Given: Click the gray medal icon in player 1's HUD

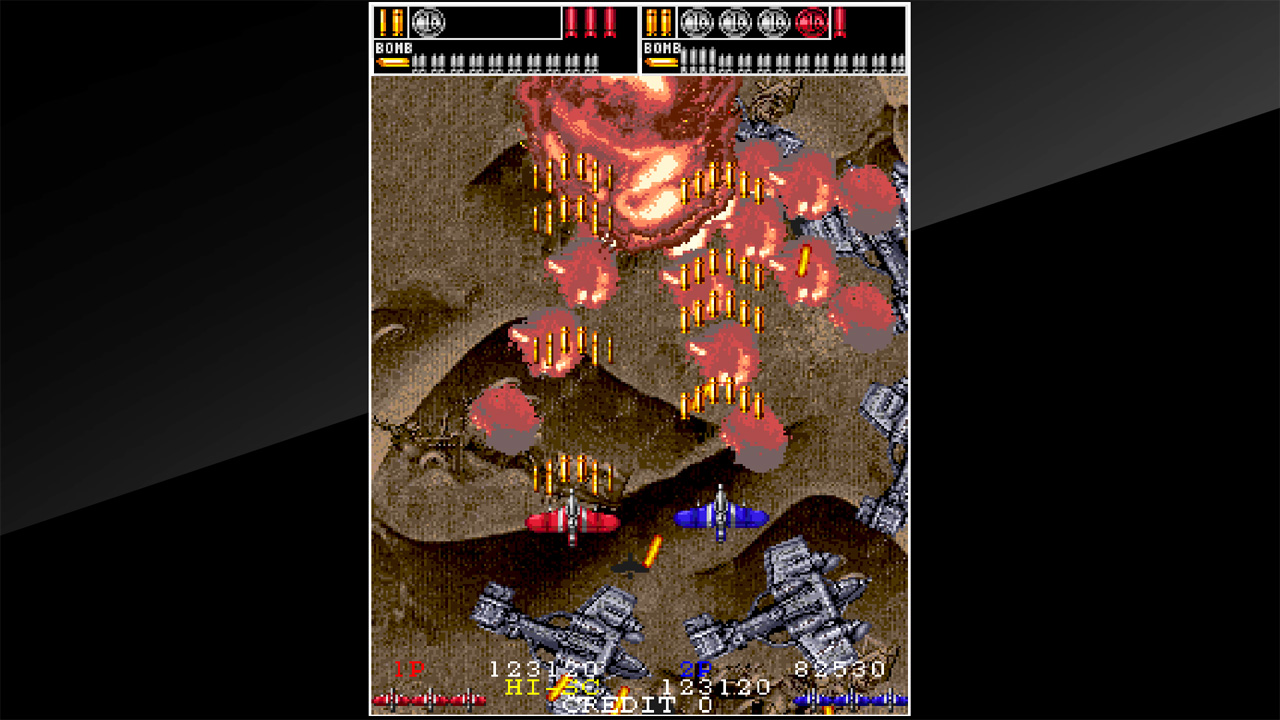Looking at the screenshot, I should pos(431,22).
